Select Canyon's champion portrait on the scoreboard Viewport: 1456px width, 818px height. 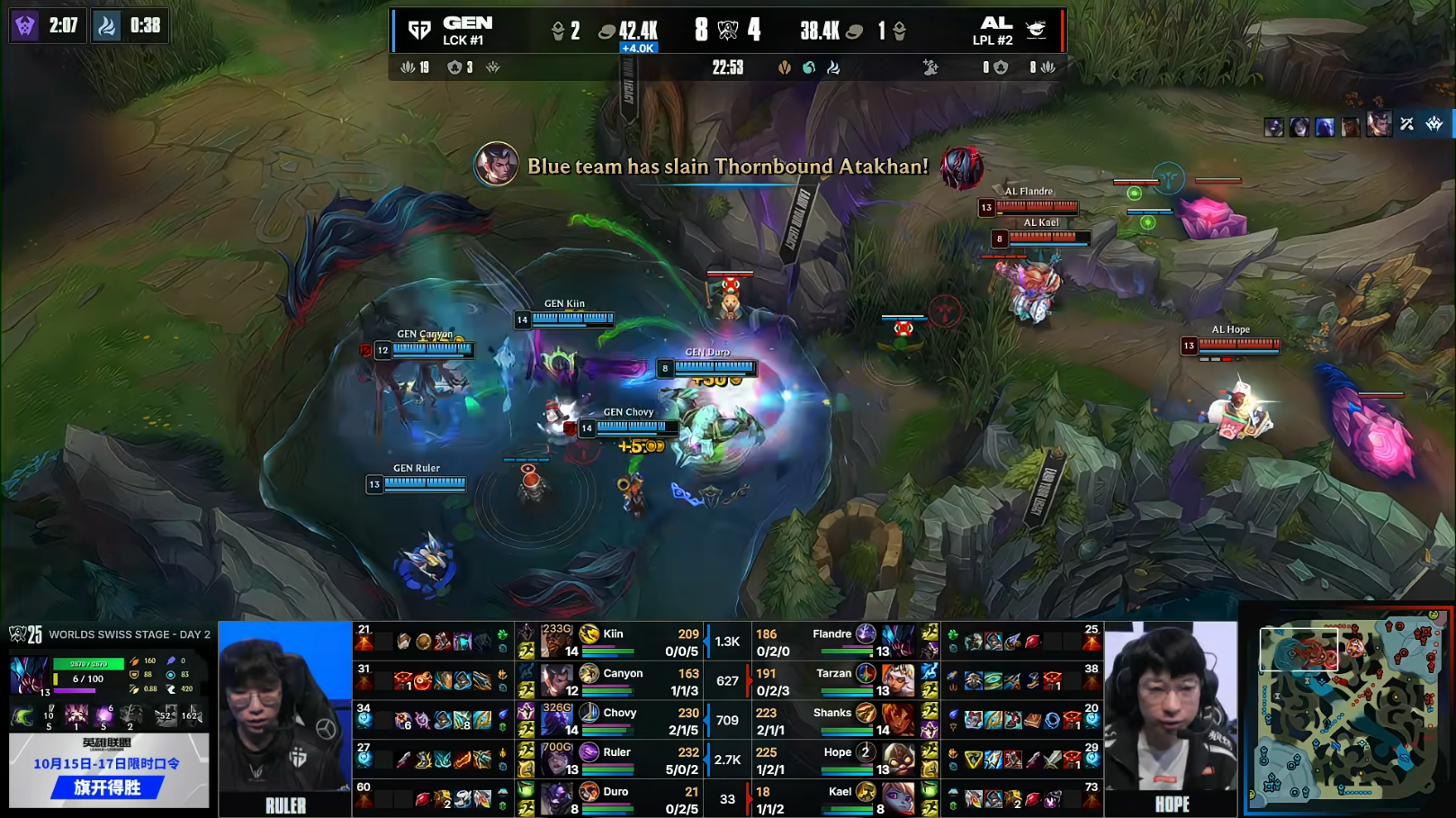pyautogui.click(x=556, y=681)
